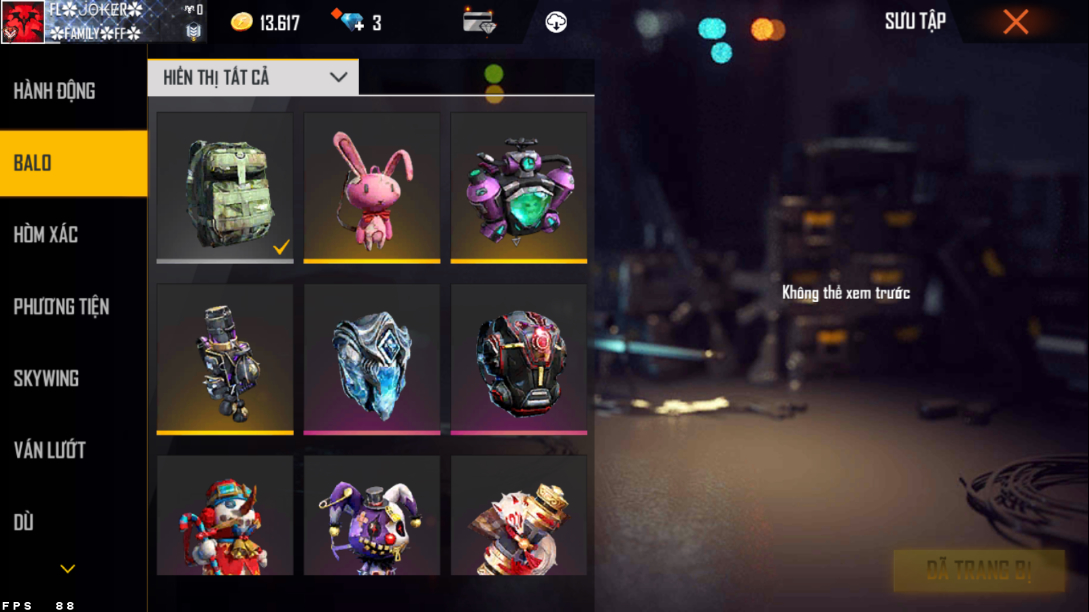Screen dimensions: 1089x612
Task: Choose the DÙ category tab
Action: coord(24,522)
